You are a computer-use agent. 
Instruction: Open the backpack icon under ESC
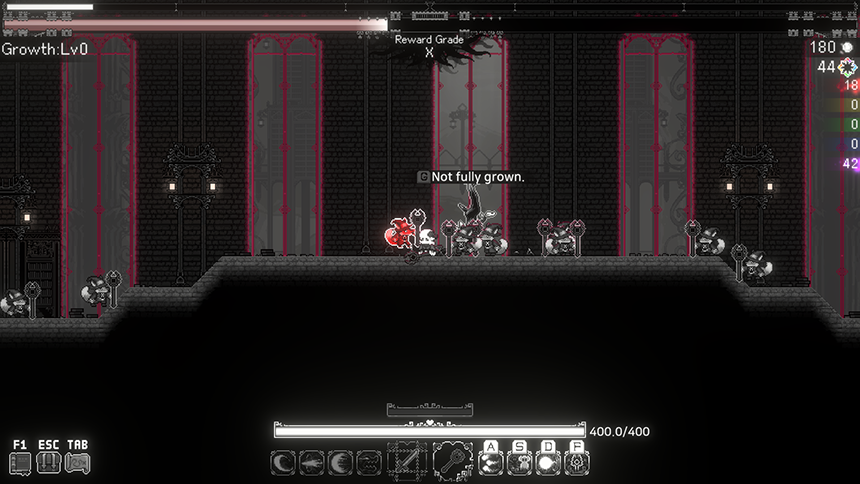point(48,463)
